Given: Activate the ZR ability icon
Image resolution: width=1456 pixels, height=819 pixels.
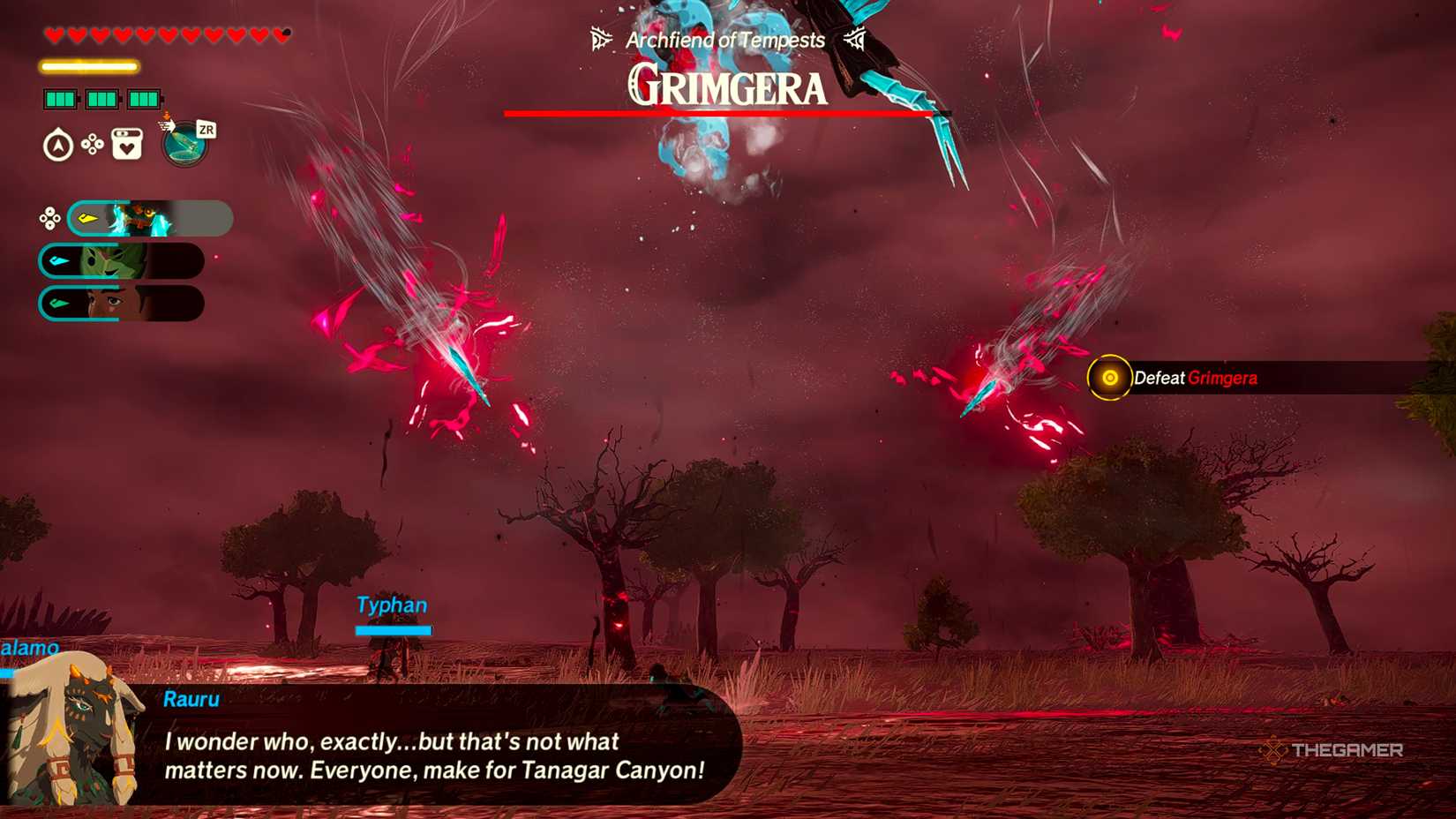Looking at the screenshot, I should [184, 144].
